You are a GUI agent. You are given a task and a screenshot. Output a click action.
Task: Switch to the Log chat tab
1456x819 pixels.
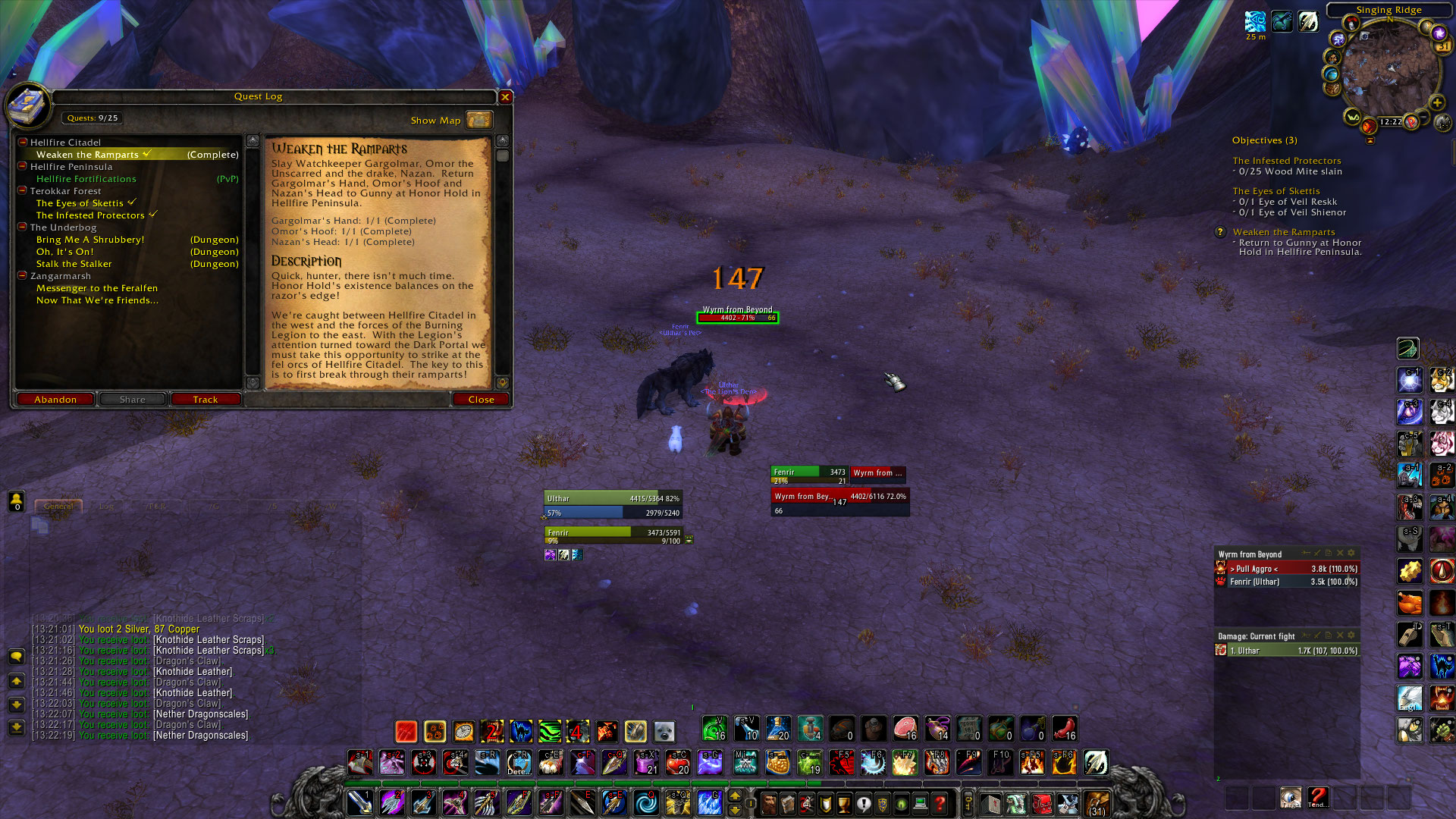pos(107,505)
